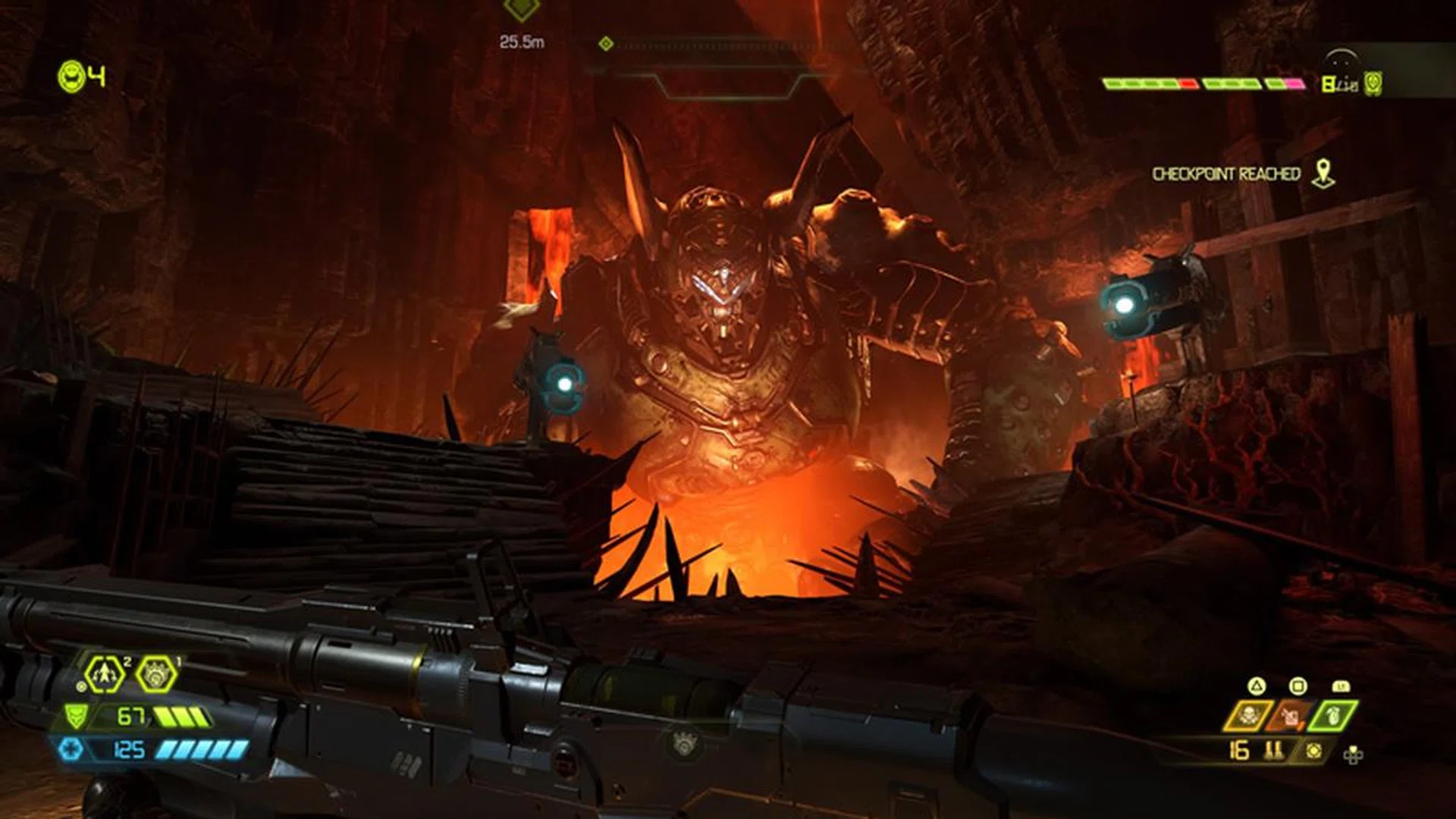Toggle the triangle button prompt indicator
Viewport: 1456px width, 819px height.
[1256, 686]
